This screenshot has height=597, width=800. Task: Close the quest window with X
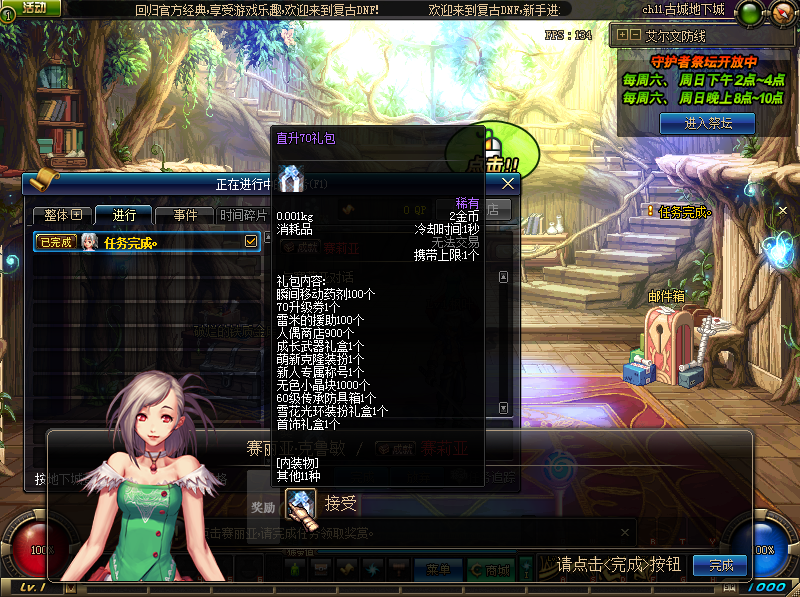pos(508,184)
